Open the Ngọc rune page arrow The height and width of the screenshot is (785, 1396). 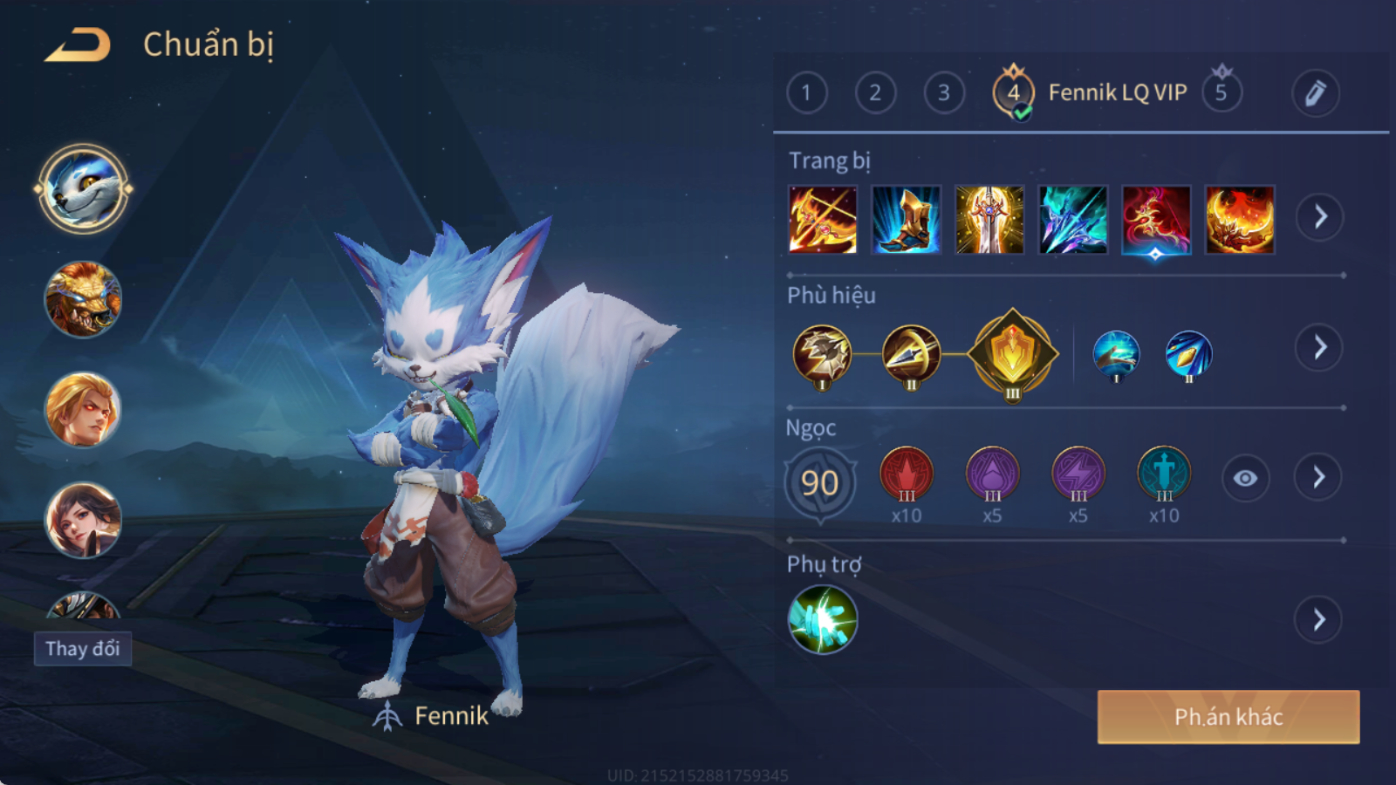pos(1319,478)
